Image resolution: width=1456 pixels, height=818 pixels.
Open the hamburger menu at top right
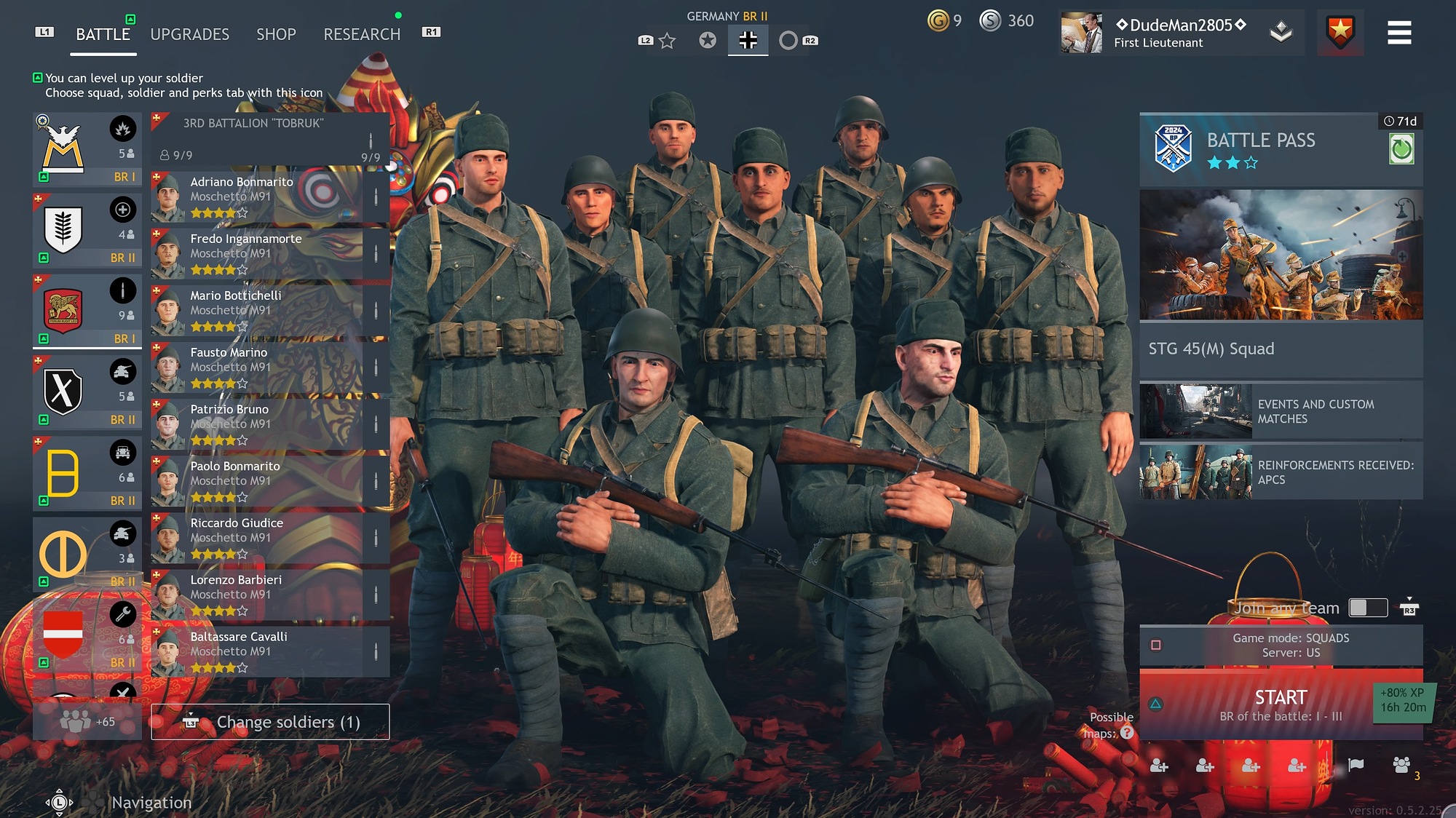tap(1399, 32)
